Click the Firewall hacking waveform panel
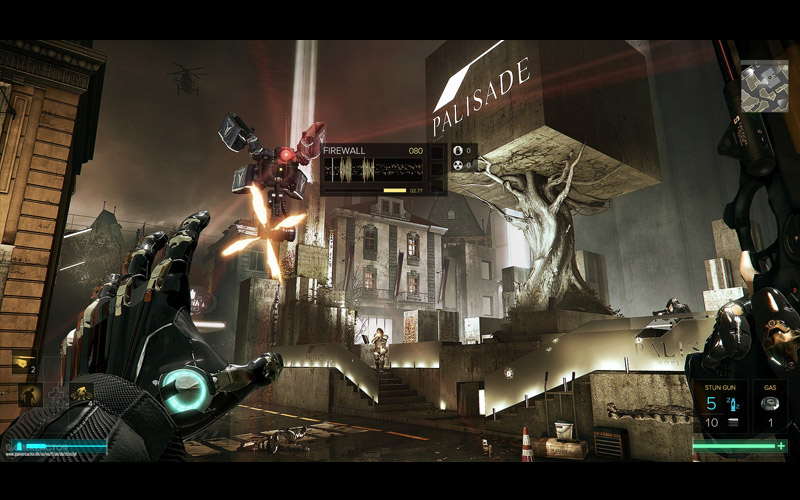The width and height of the screenshot is (800, 500). coord(373,168)
